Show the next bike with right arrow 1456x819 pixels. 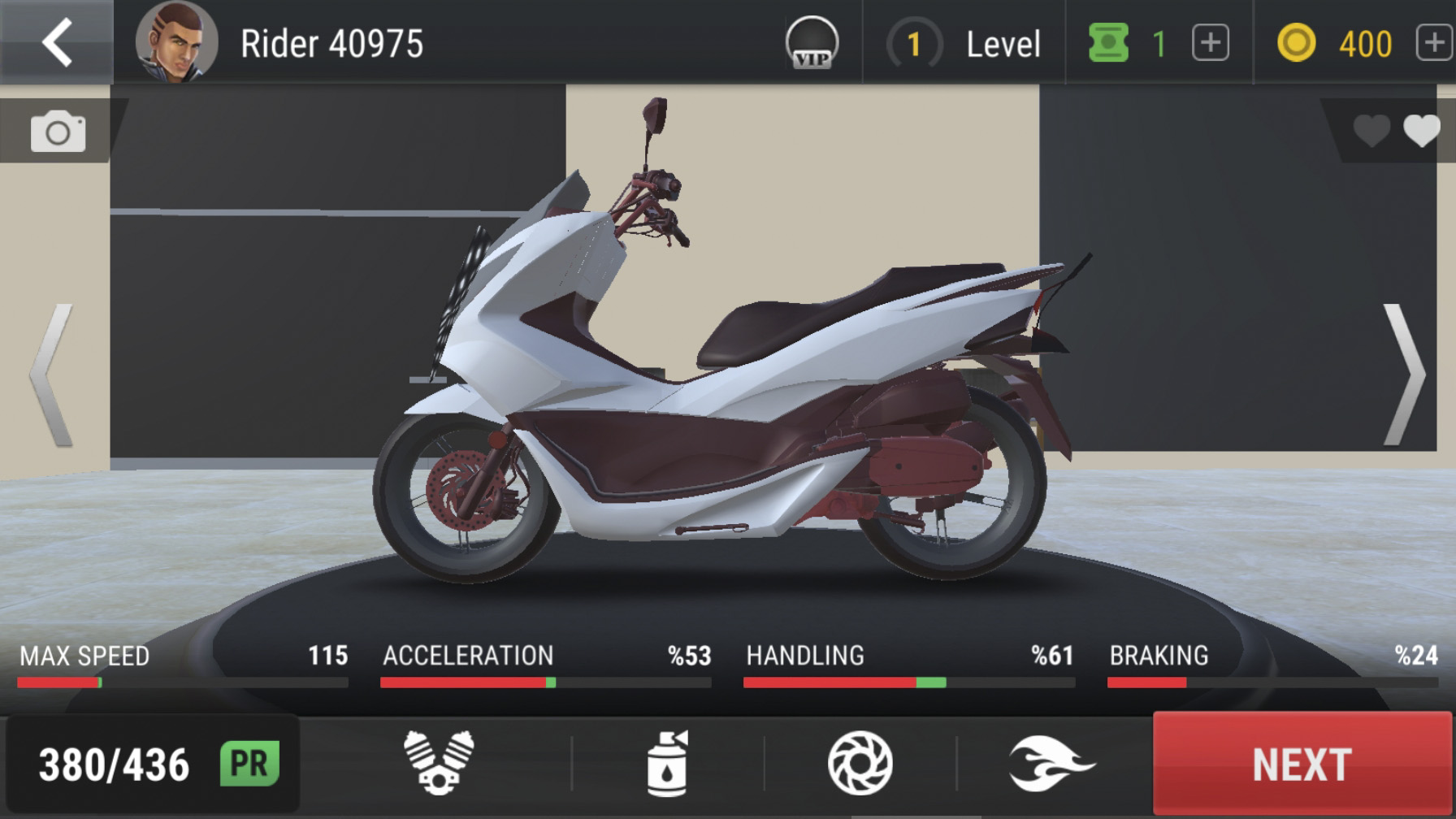1403,375
